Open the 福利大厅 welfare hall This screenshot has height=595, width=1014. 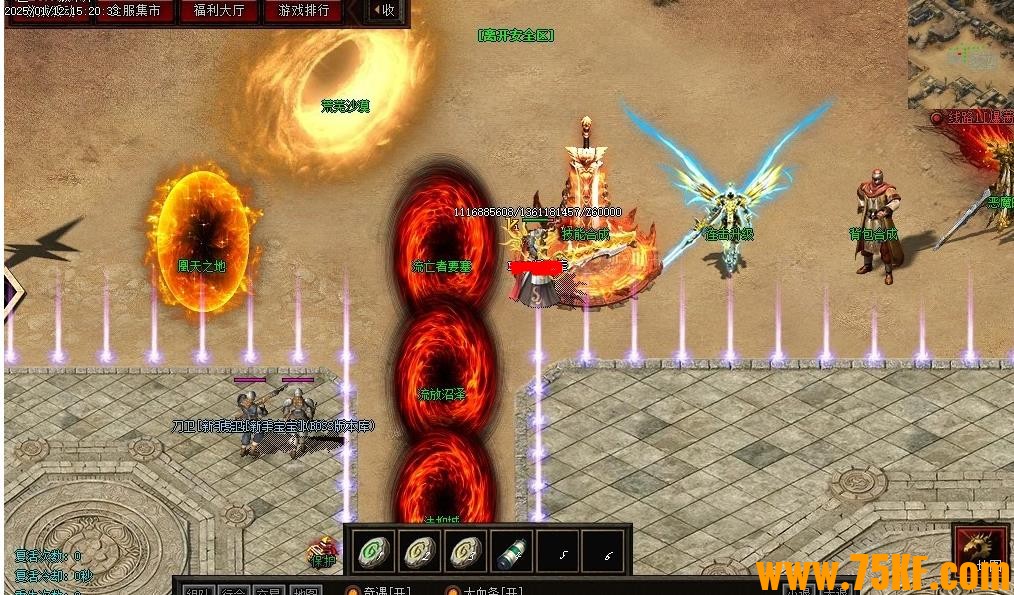[219, 11]
